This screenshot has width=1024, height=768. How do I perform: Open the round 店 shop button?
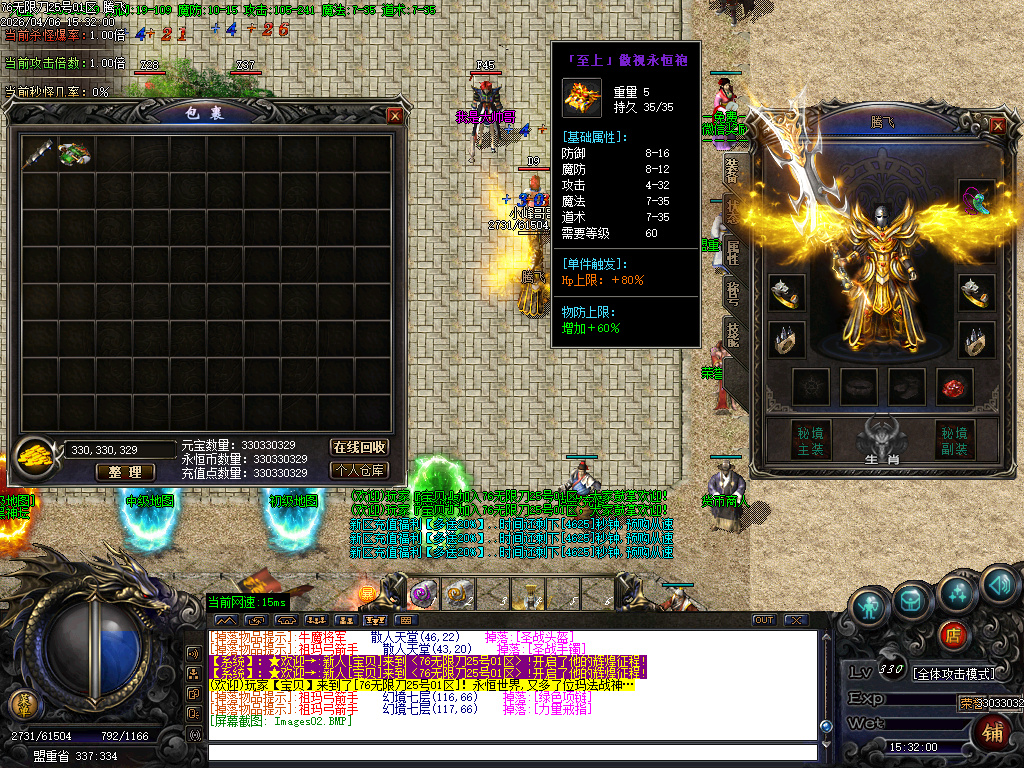coord(954,634)
